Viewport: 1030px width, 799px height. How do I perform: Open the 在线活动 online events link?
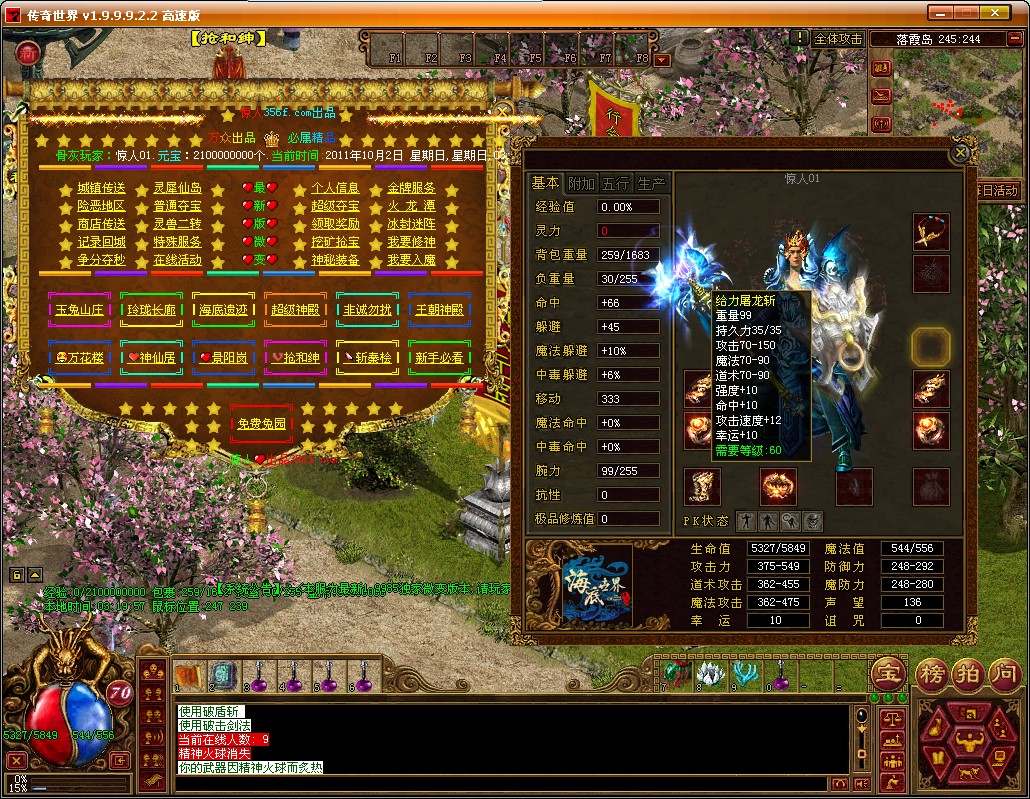[177, 260]
